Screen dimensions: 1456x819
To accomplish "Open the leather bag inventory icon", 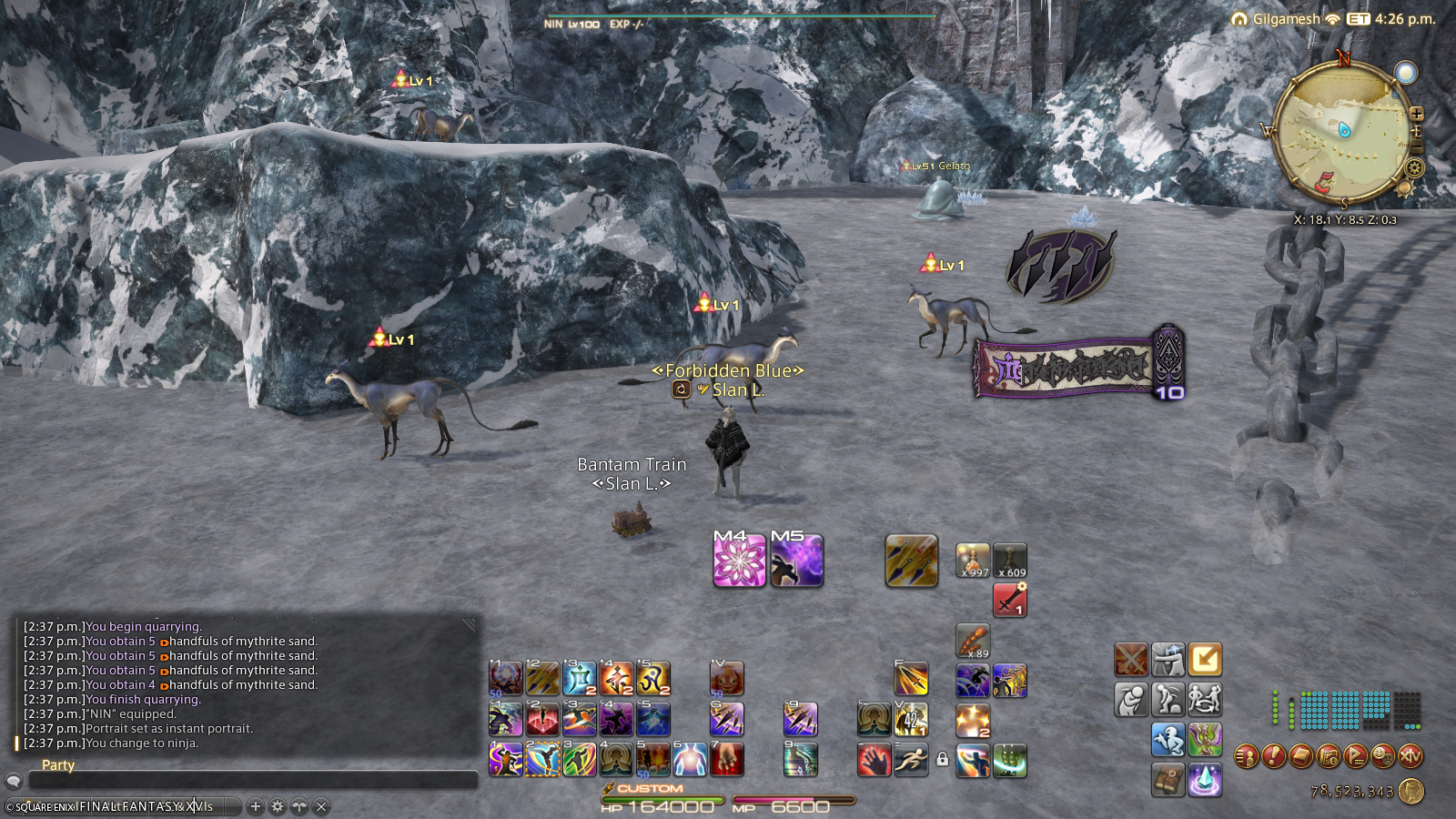I will [1168, 780].
